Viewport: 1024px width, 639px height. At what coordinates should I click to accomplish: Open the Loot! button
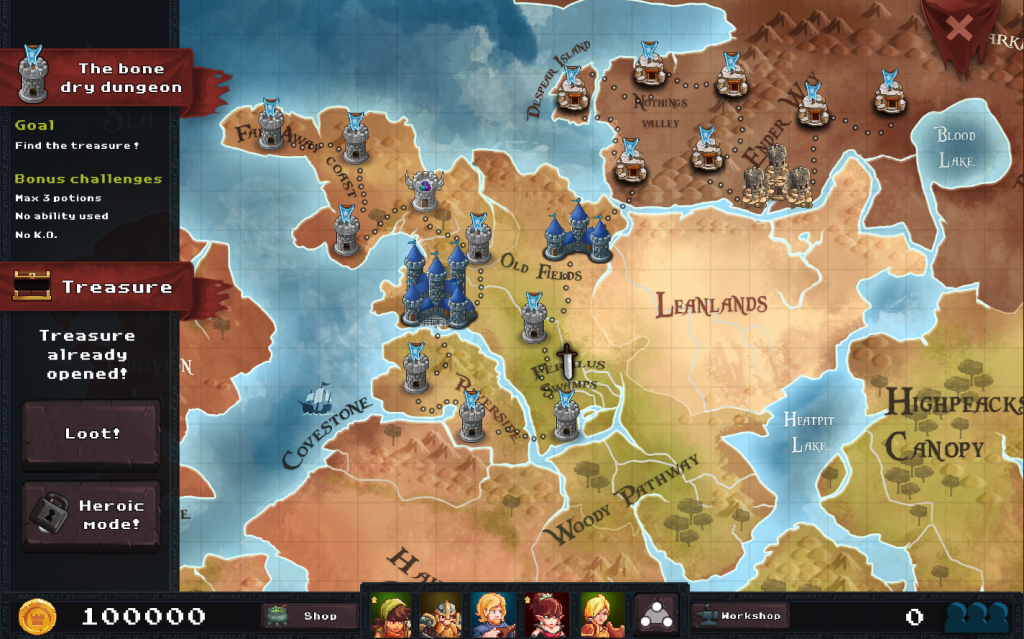pos(91,434)
